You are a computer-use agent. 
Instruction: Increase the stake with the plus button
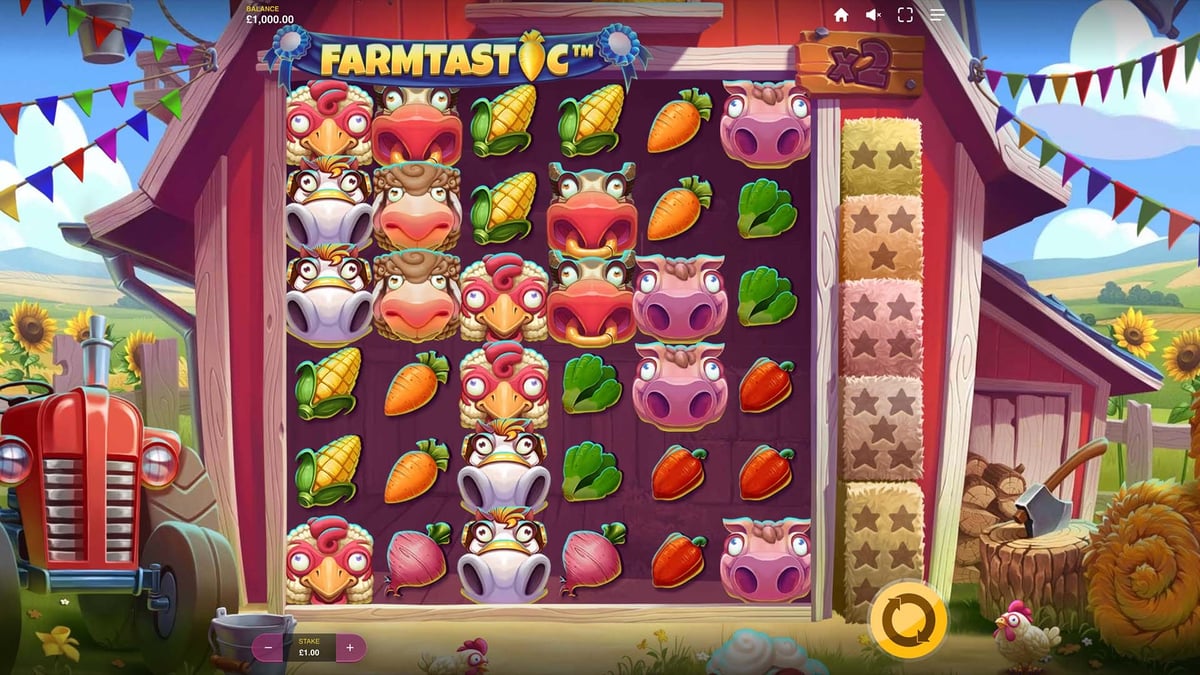coord(350,647)
